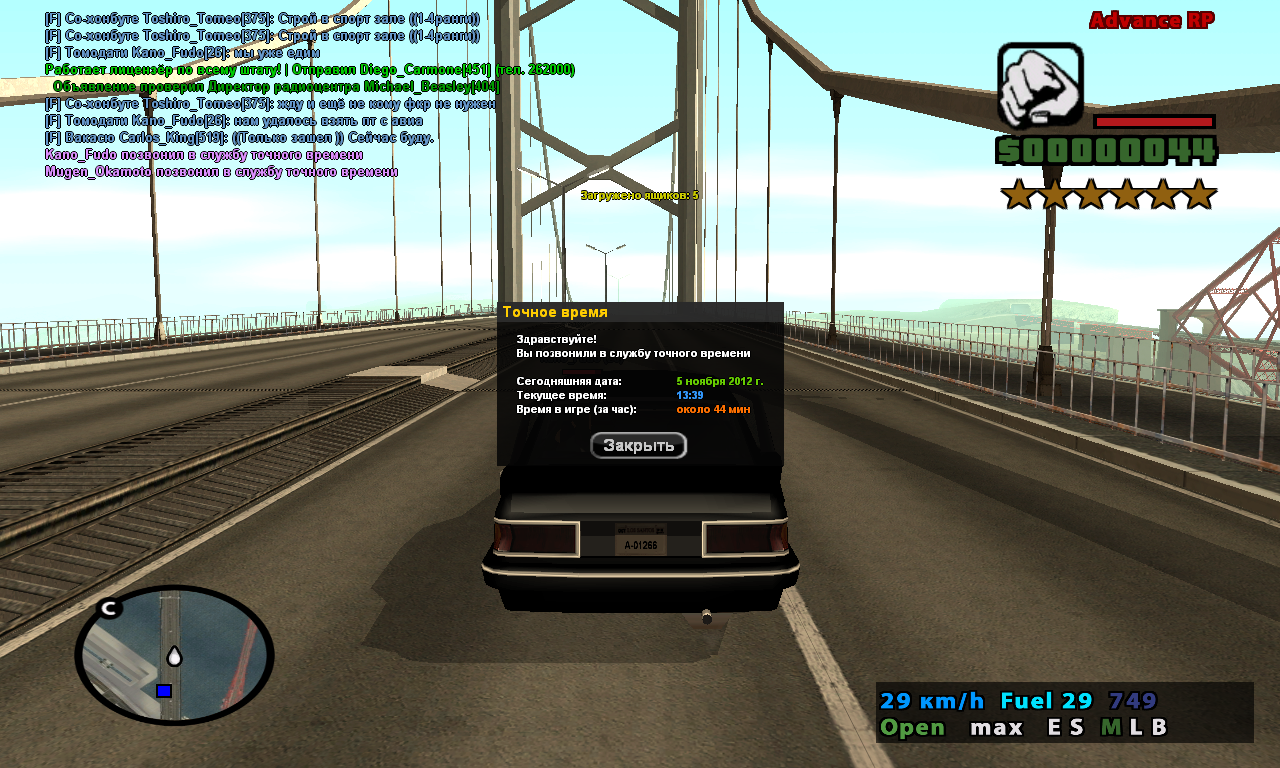Image resolution: width=1280 pixels, height=768 pixels.
Task: Select the fist weapon icon
Action: click(1040, 85)
